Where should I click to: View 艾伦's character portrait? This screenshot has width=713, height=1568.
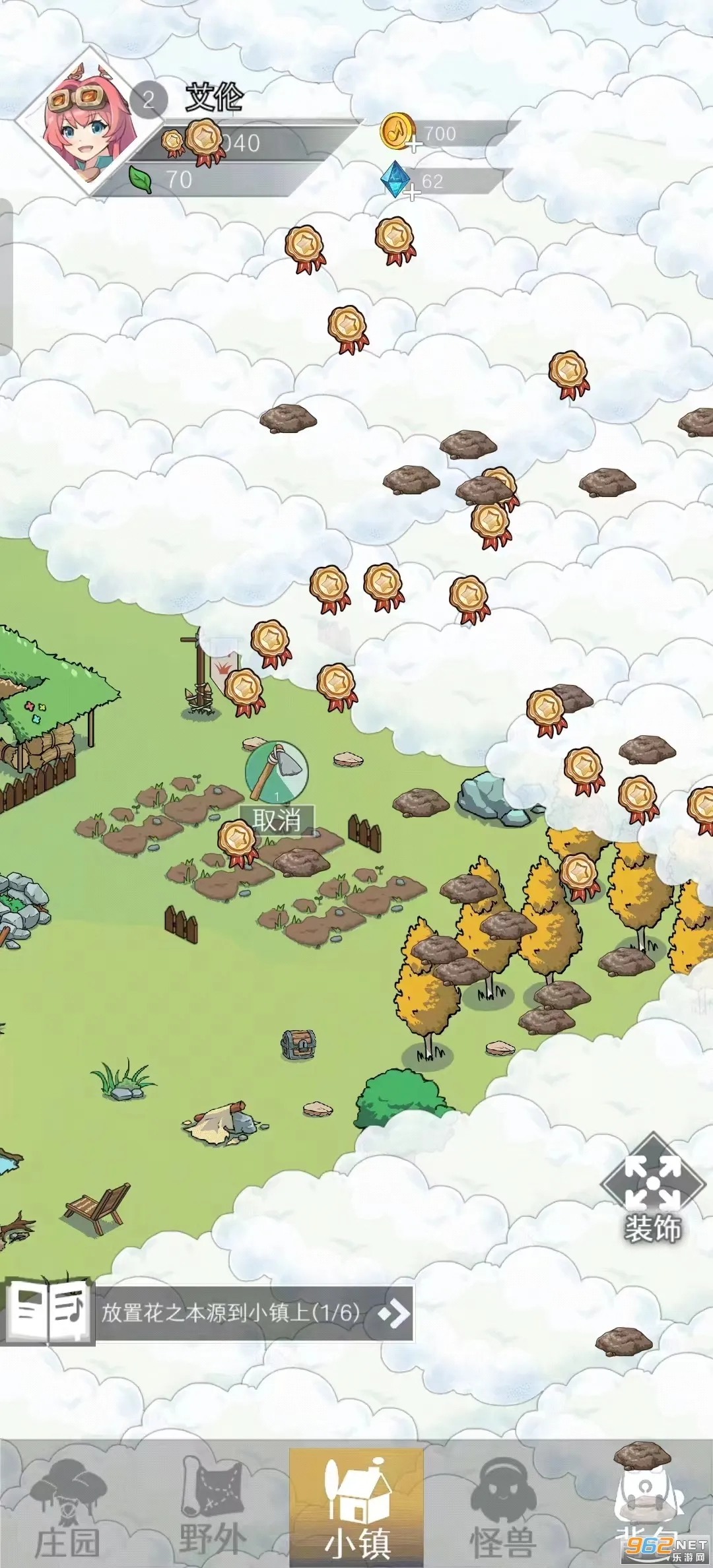pyautogui.click(x=90, y=122)
